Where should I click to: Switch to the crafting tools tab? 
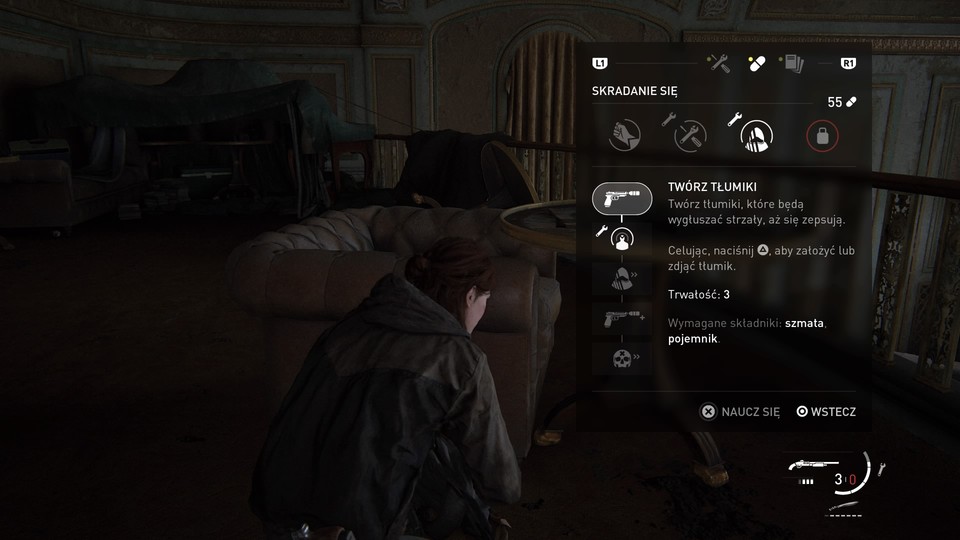click(718, 63)
